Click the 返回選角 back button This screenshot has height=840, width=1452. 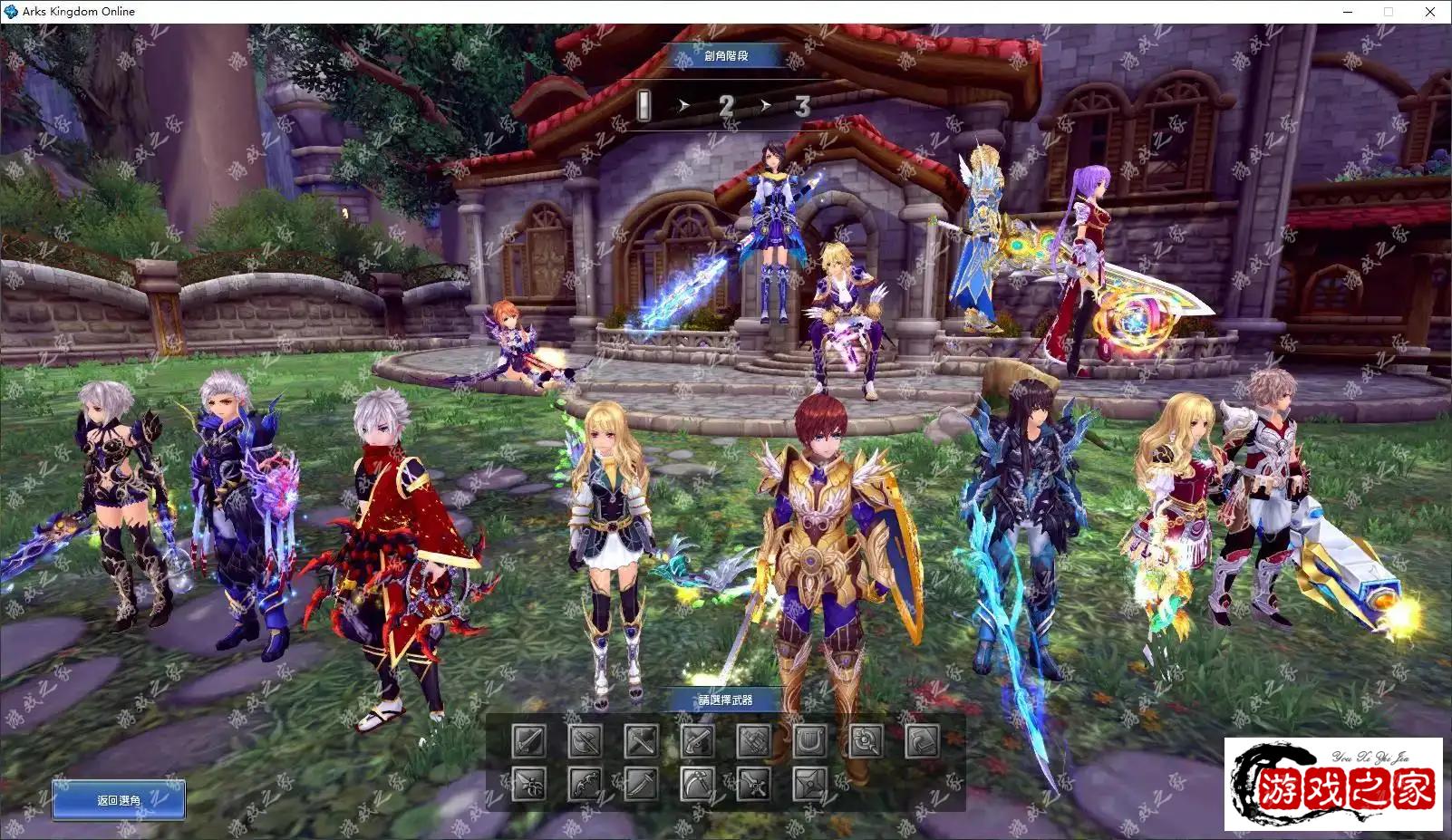pyautogui.click(x=119, y=800)
